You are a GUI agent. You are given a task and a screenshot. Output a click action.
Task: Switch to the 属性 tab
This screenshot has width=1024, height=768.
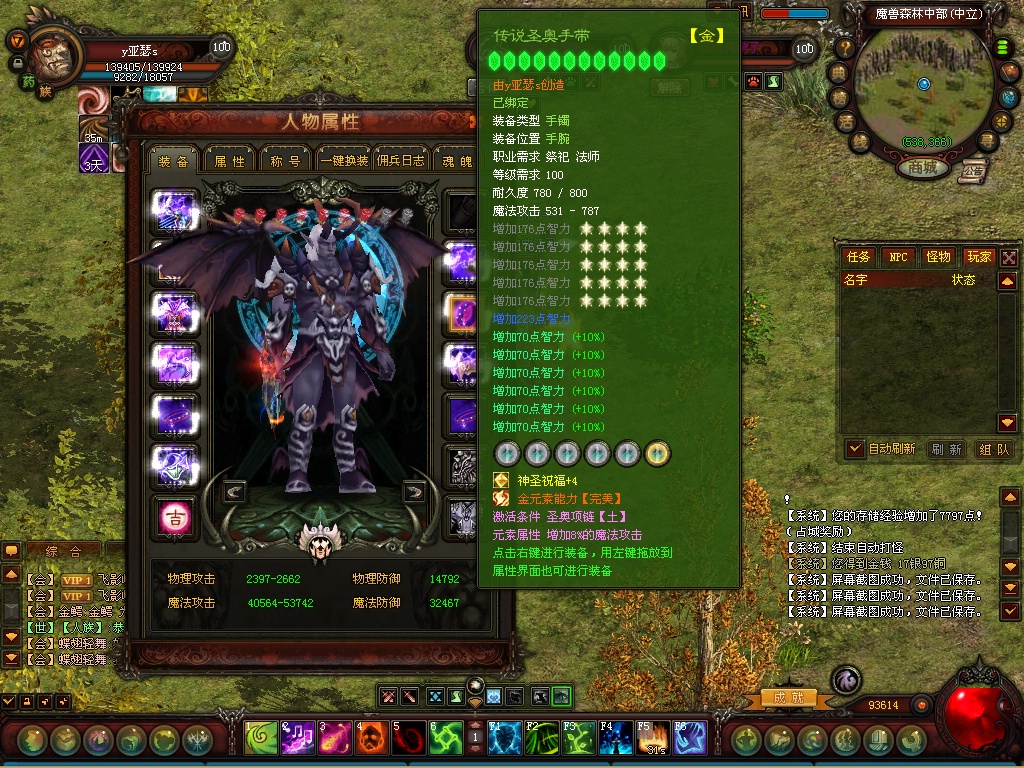pyautogui.click(x=229, y=160)
